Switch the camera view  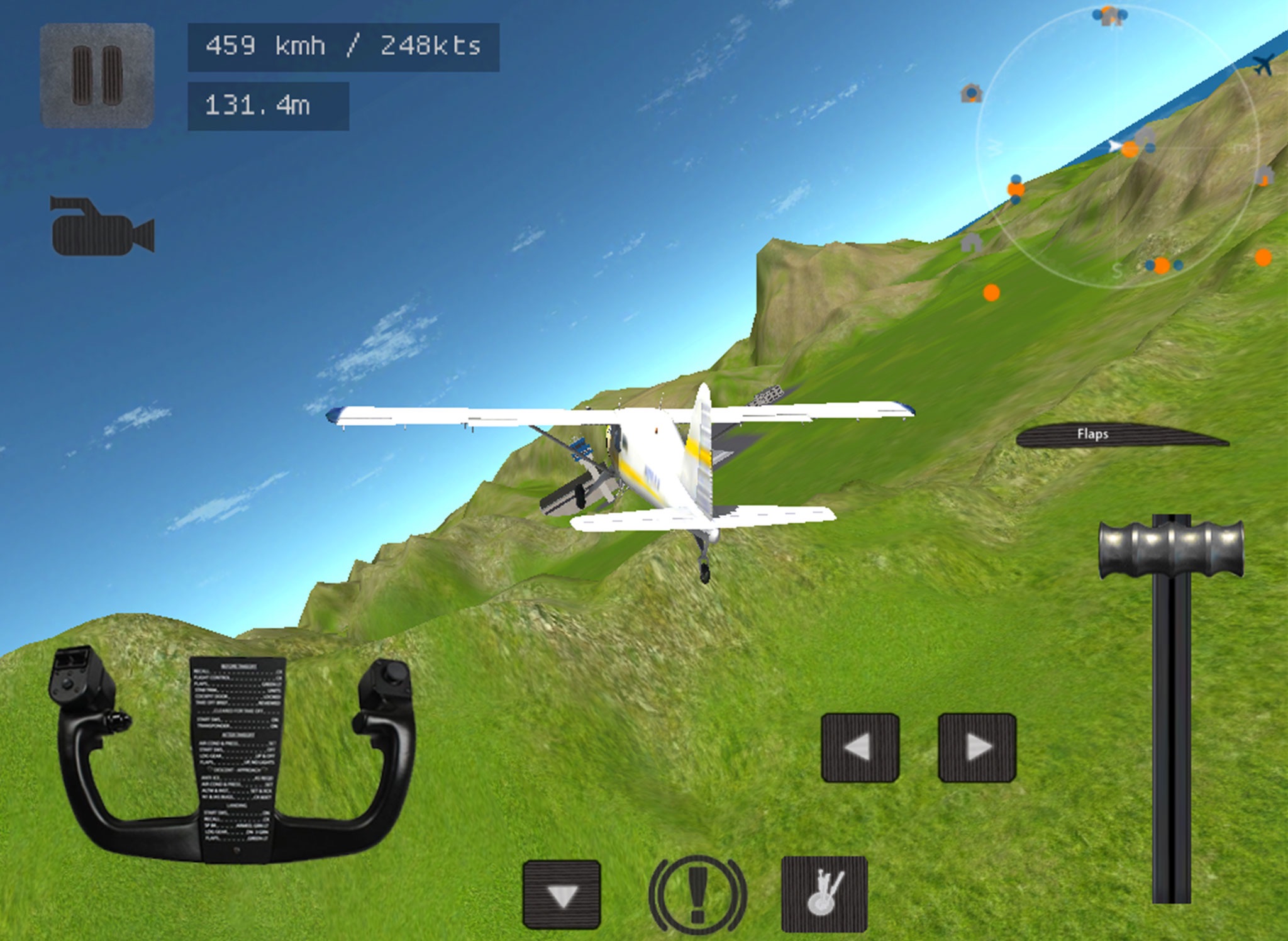point(103,226)
